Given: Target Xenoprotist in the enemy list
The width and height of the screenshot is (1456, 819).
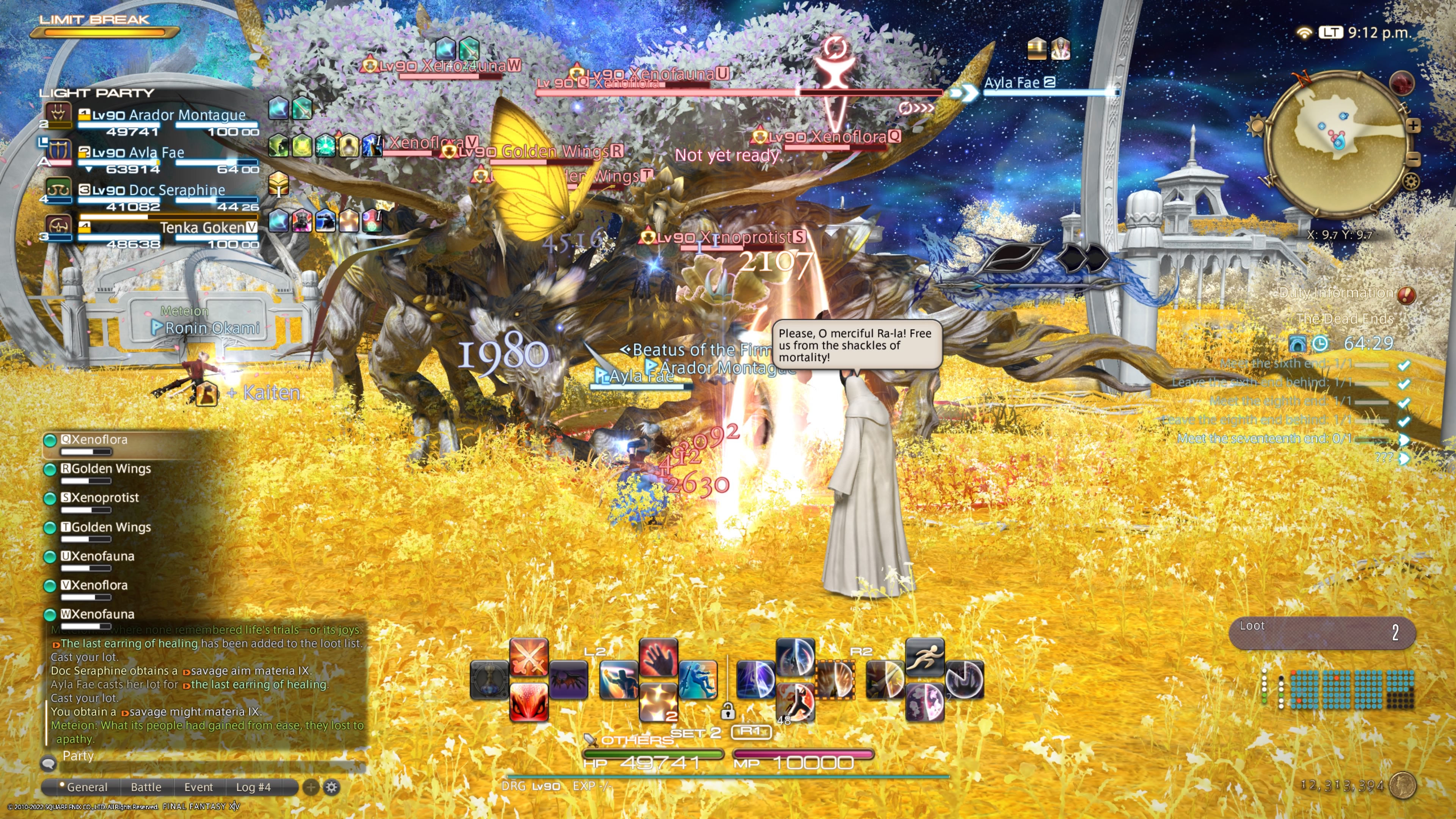Looking at the screenshot, I should [105, 498].
